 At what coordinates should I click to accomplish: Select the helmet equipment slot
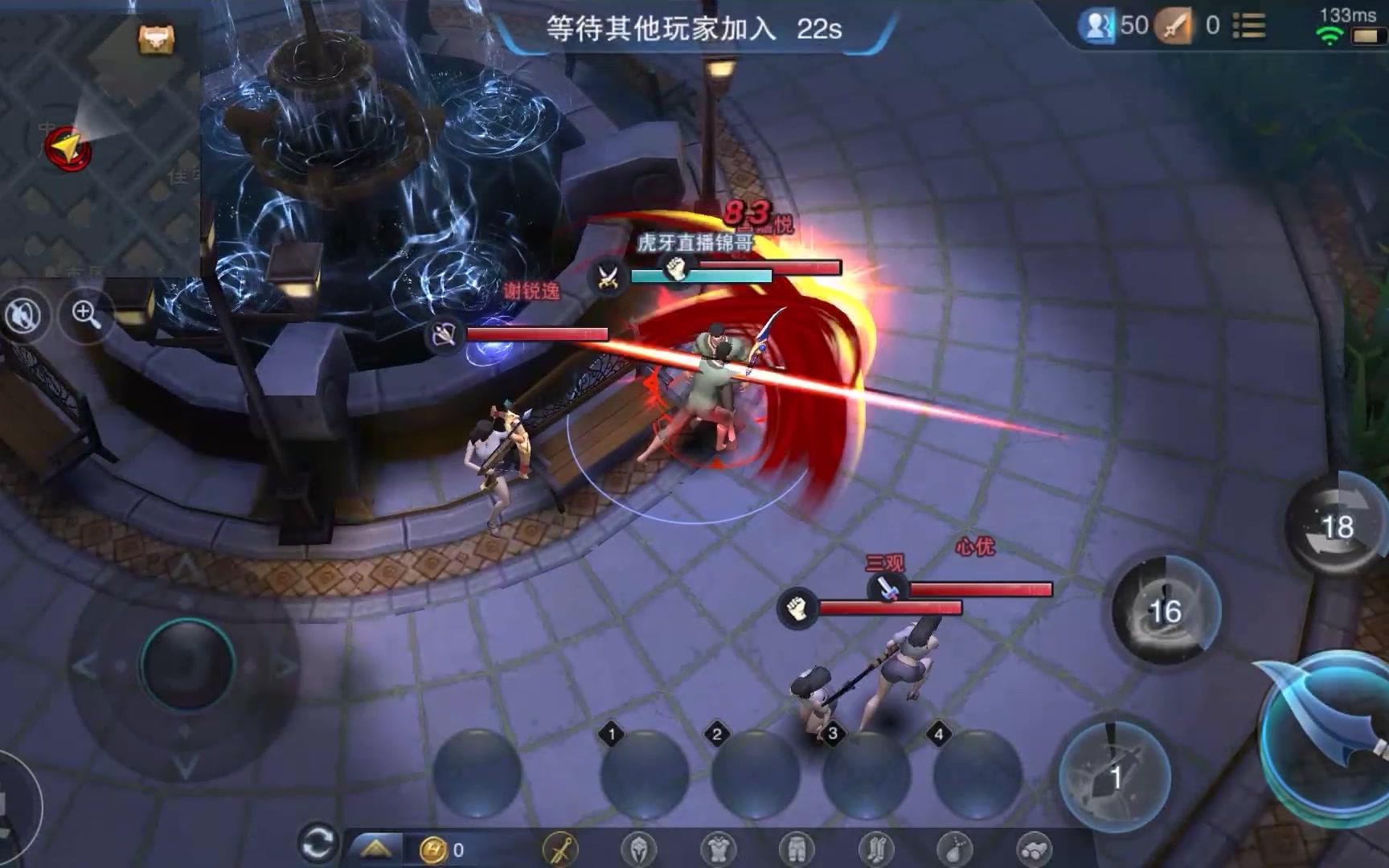[x=639, y=849]
